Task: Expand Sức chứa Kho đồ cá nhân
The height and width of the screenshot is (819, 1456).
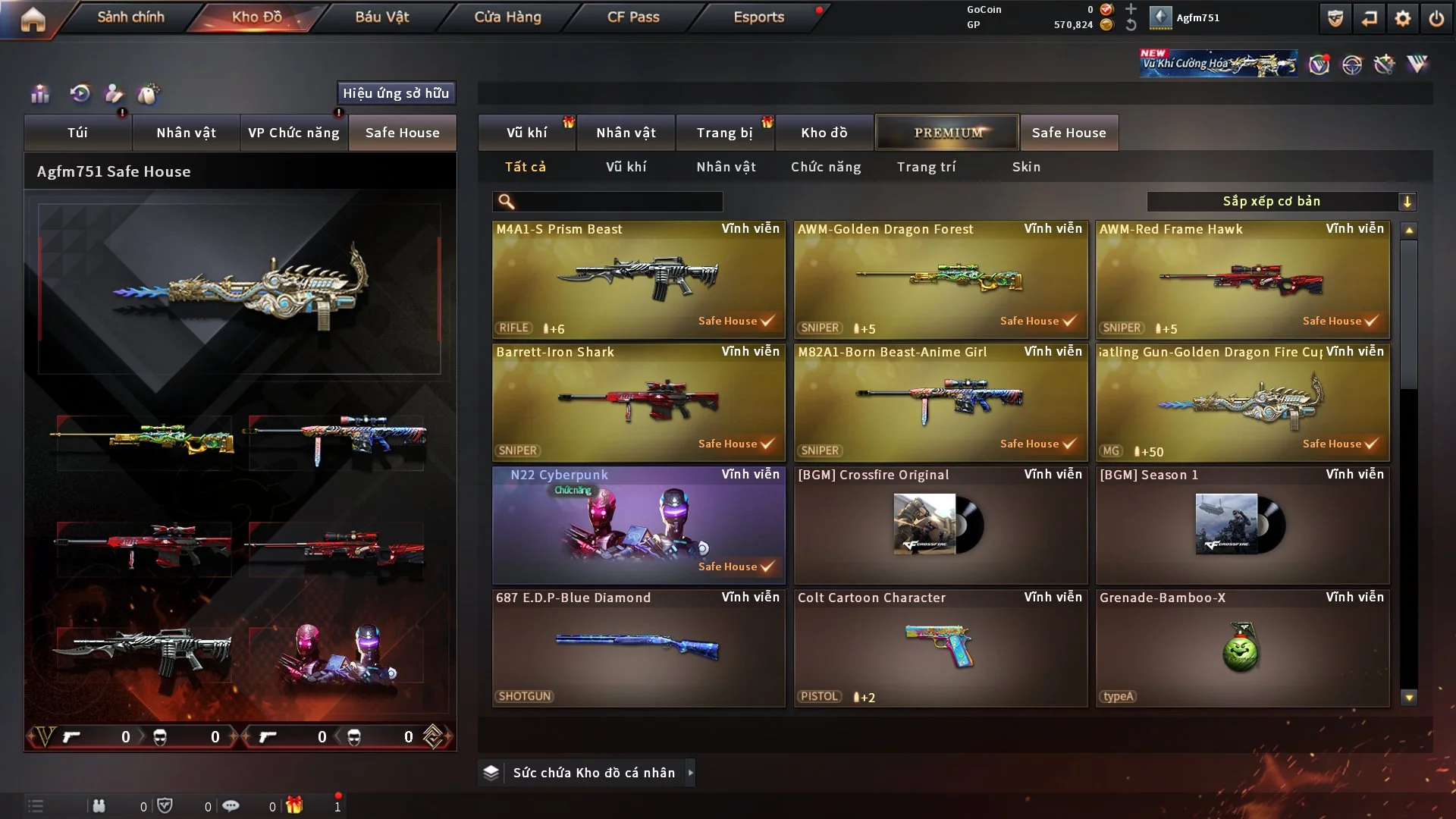Action: pos(593,773)
